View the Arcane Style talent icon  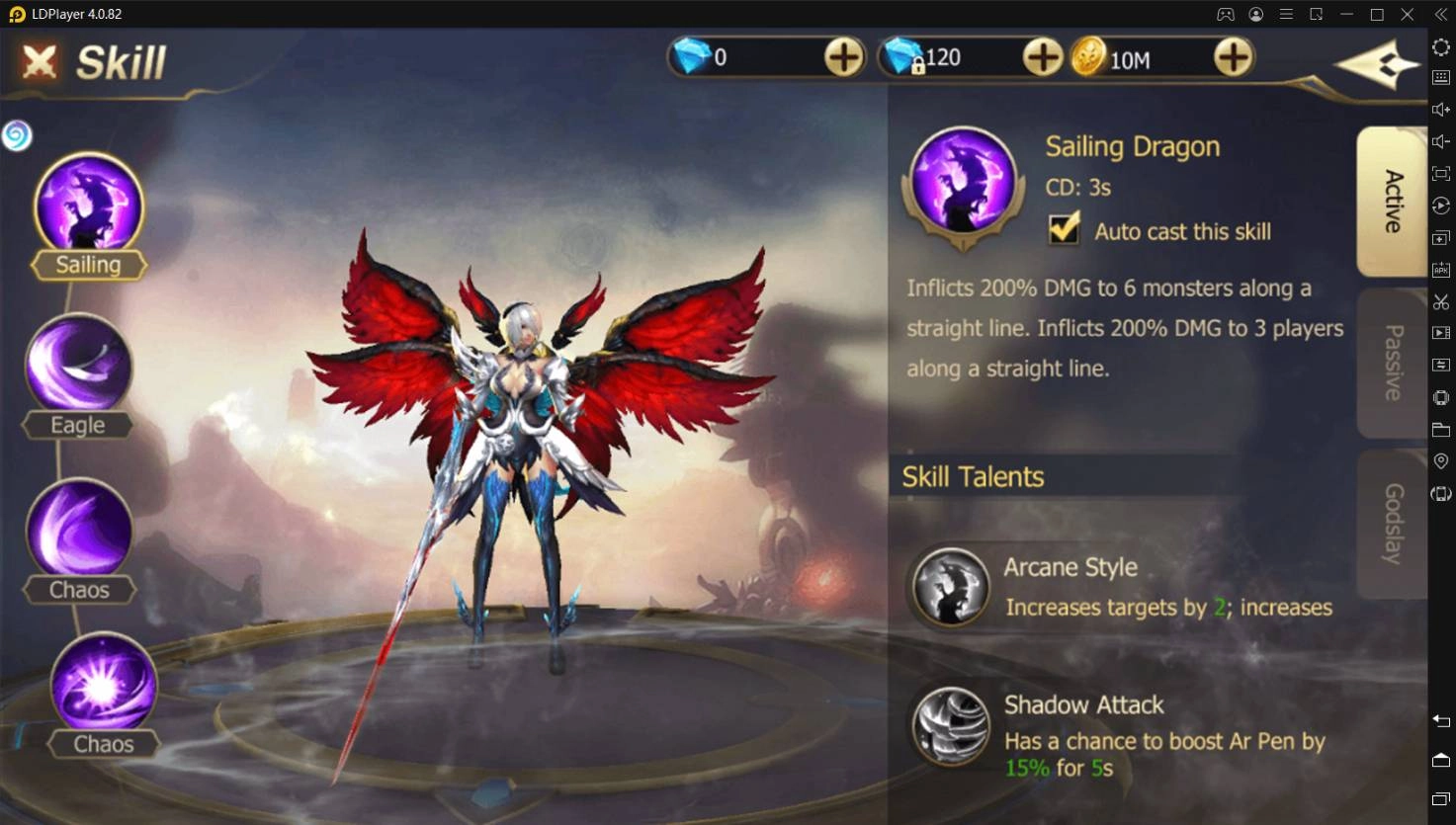(x=950, y=587)
